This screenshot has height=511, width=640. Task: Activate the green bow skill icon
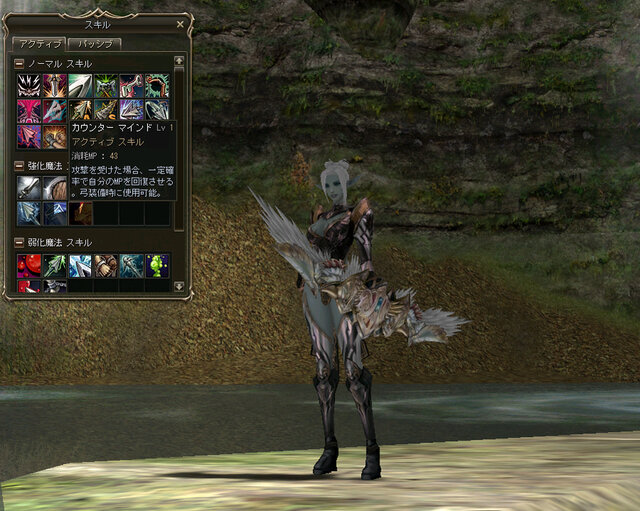pos(157,85)
